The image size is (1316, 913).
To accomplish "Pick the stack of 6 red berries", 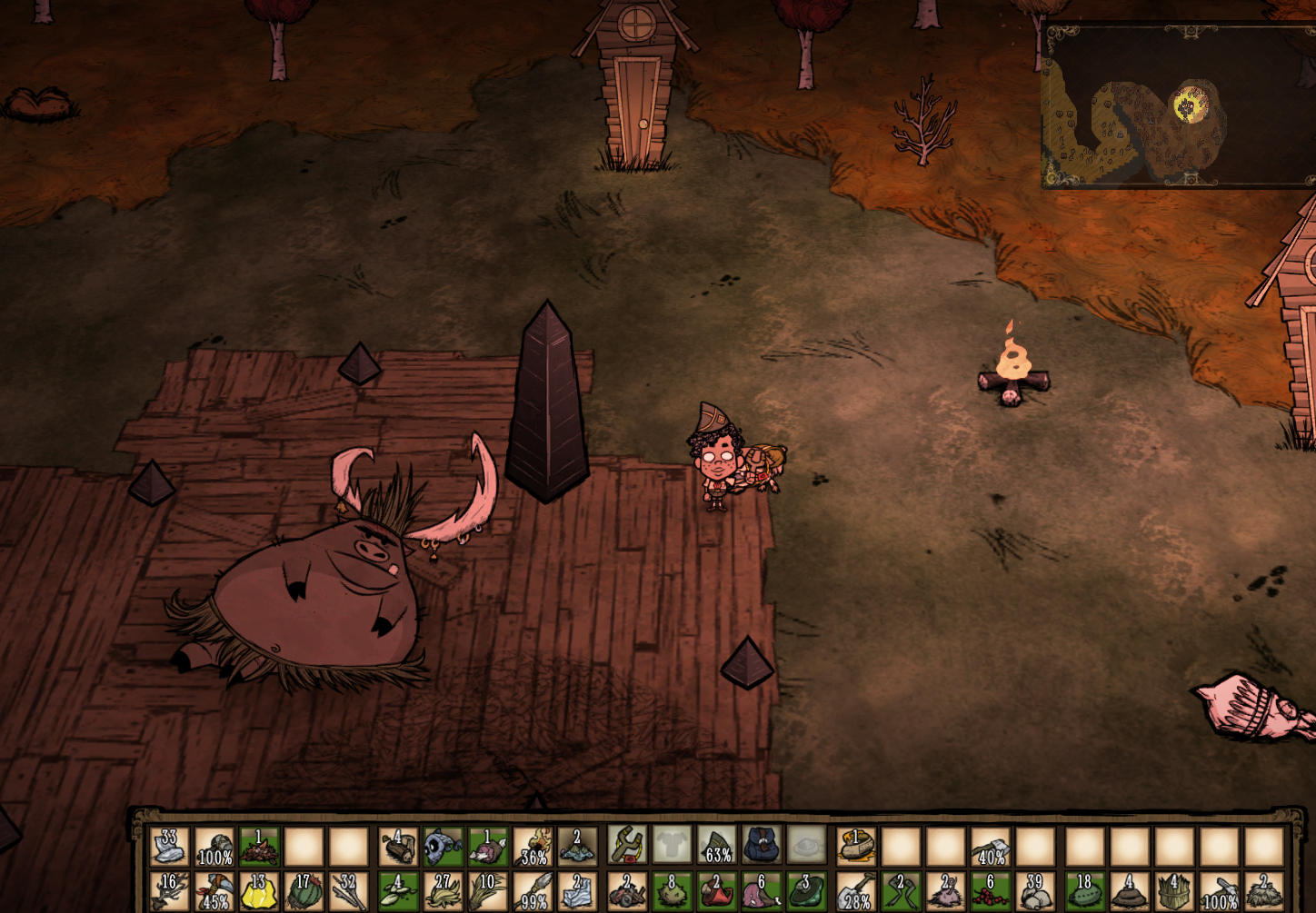I will pyautogui.click(x=991, y=891).
